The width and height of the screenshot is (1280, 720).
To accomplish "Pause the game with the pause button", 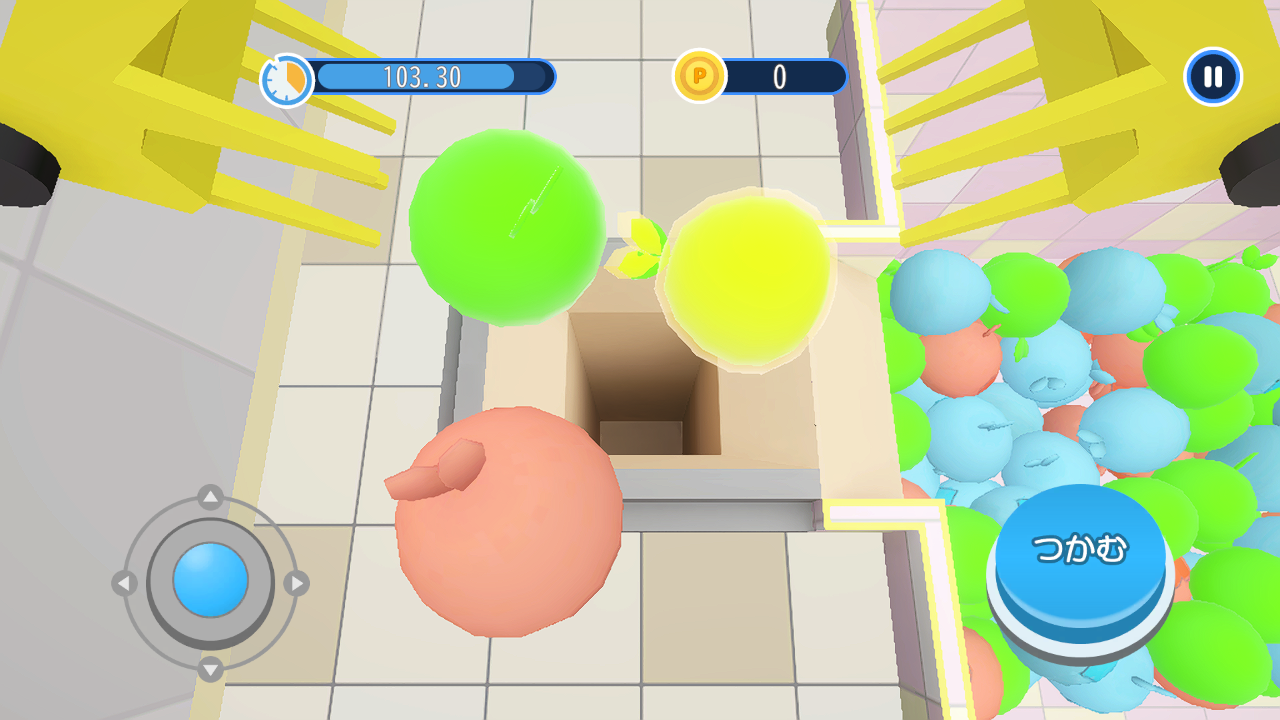I will click(1212, 77).
